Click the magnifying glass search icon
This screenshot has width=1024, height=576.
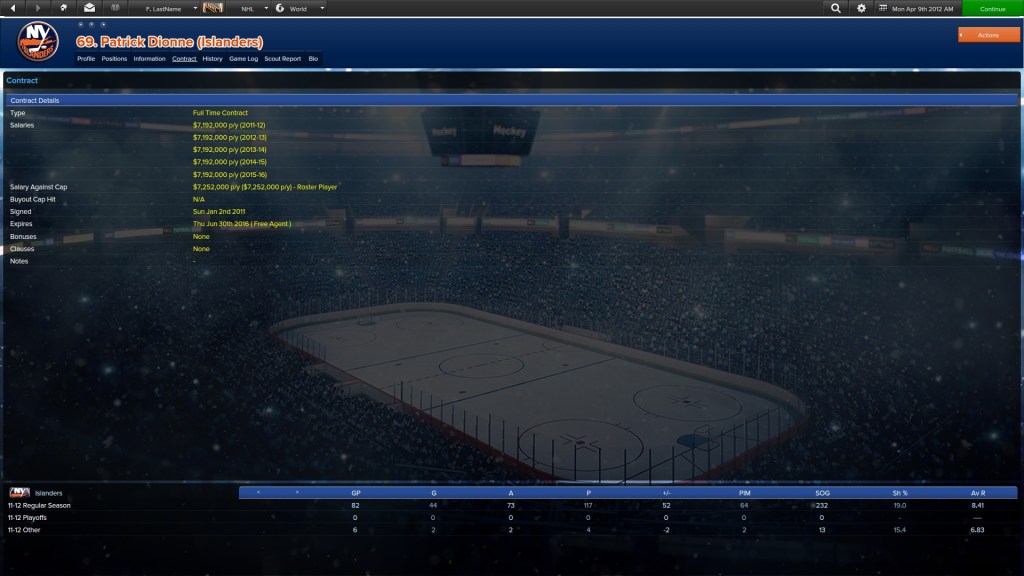click(836, 8)
